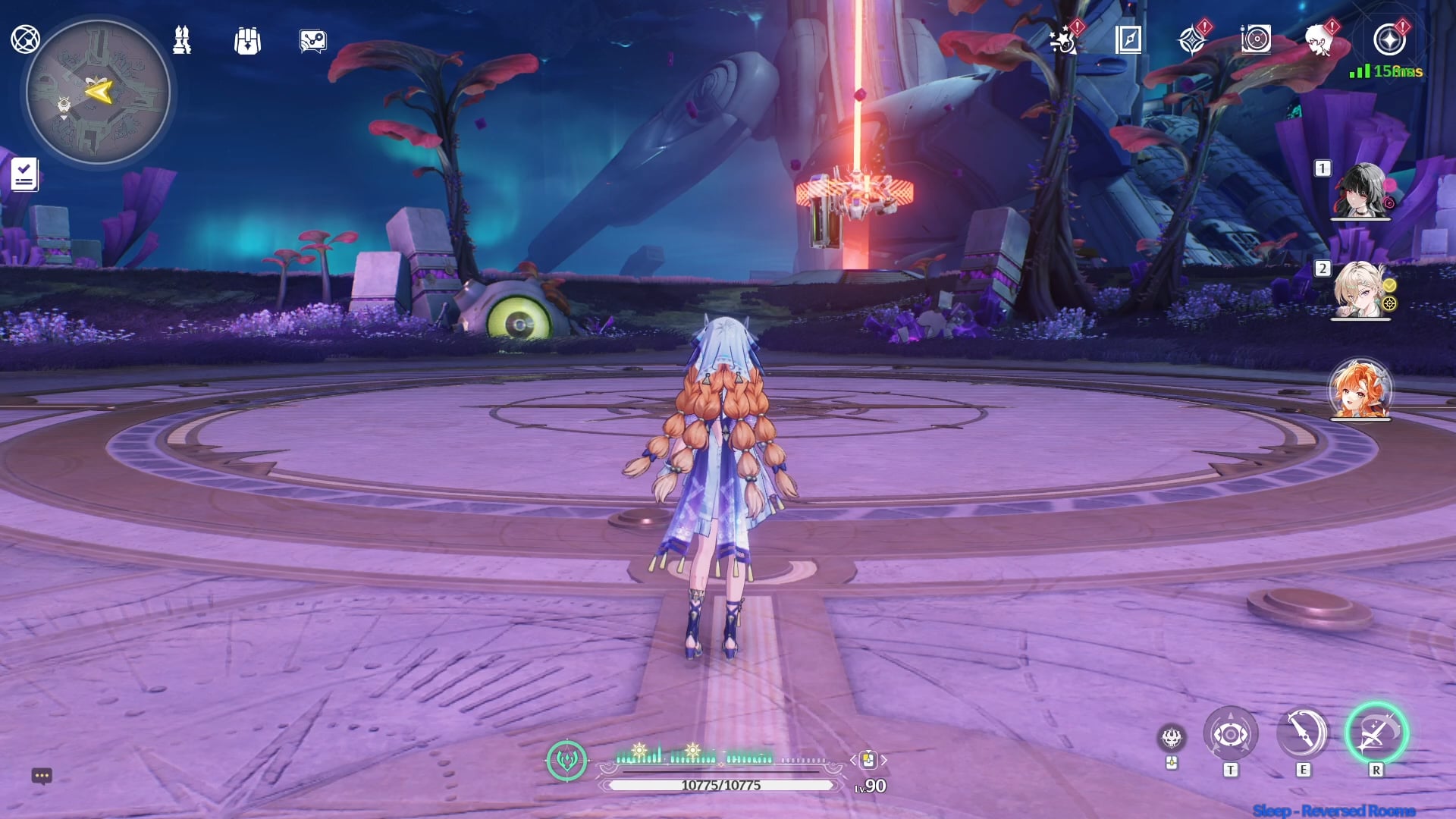Click the character head profile icon
The height and width of the screenshot is (819, 1456).
(x=1319, y=39)
